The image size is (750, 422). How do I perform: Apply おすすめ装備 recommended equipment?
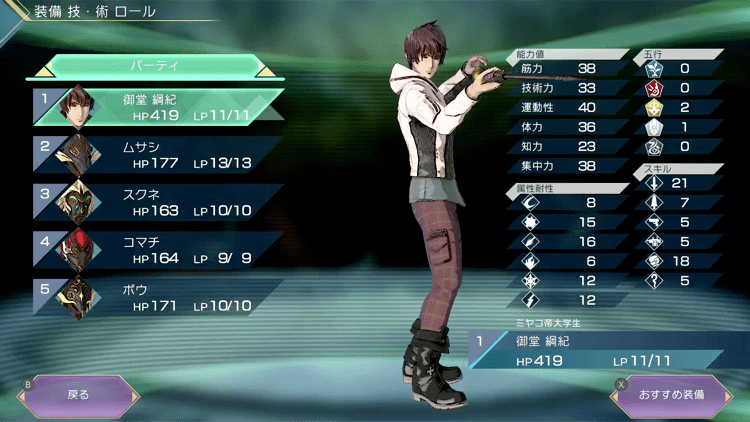(671, 394)
